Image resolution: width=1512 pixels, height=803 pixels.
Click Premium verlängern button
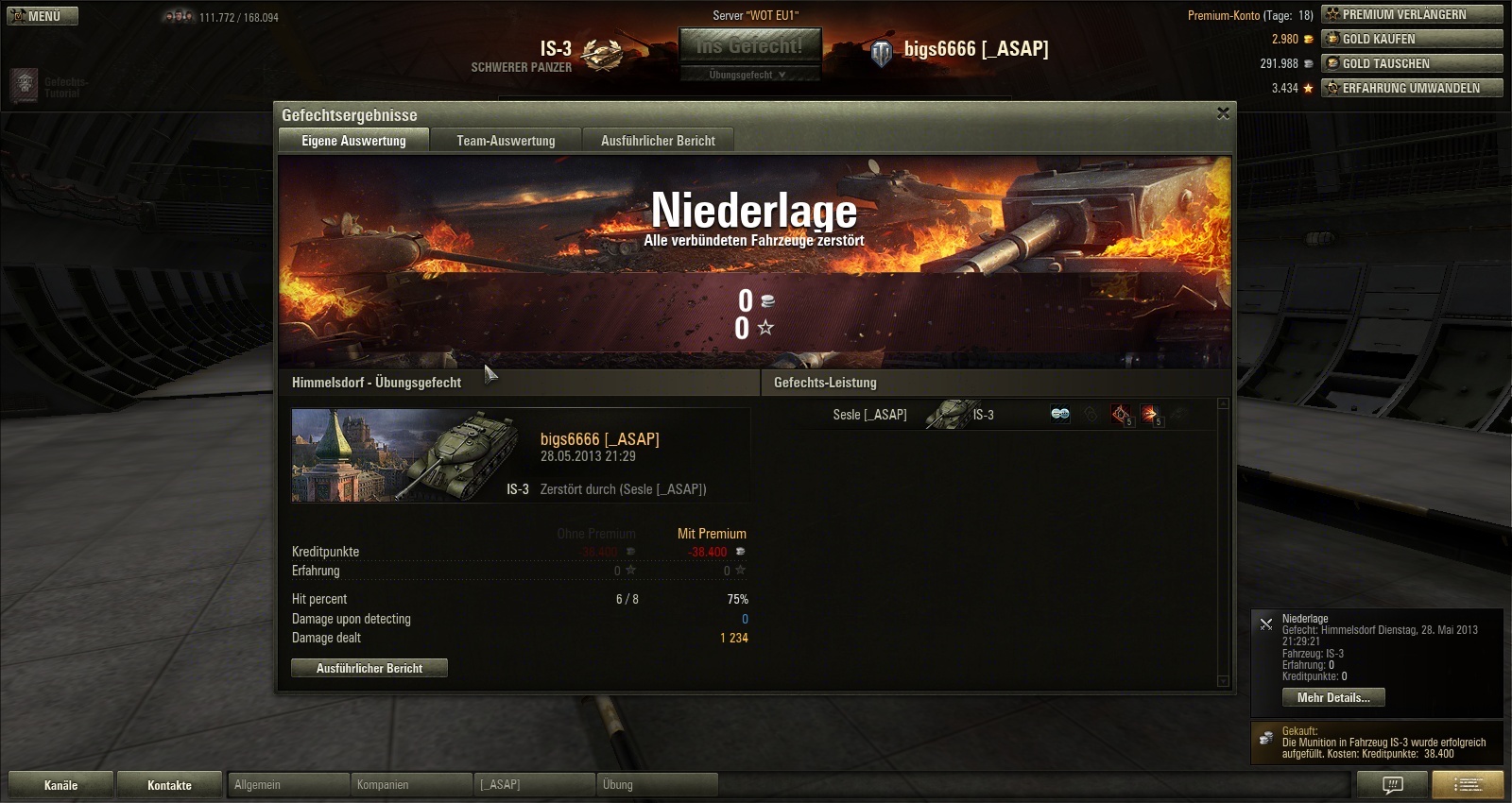pos(1412,14)
